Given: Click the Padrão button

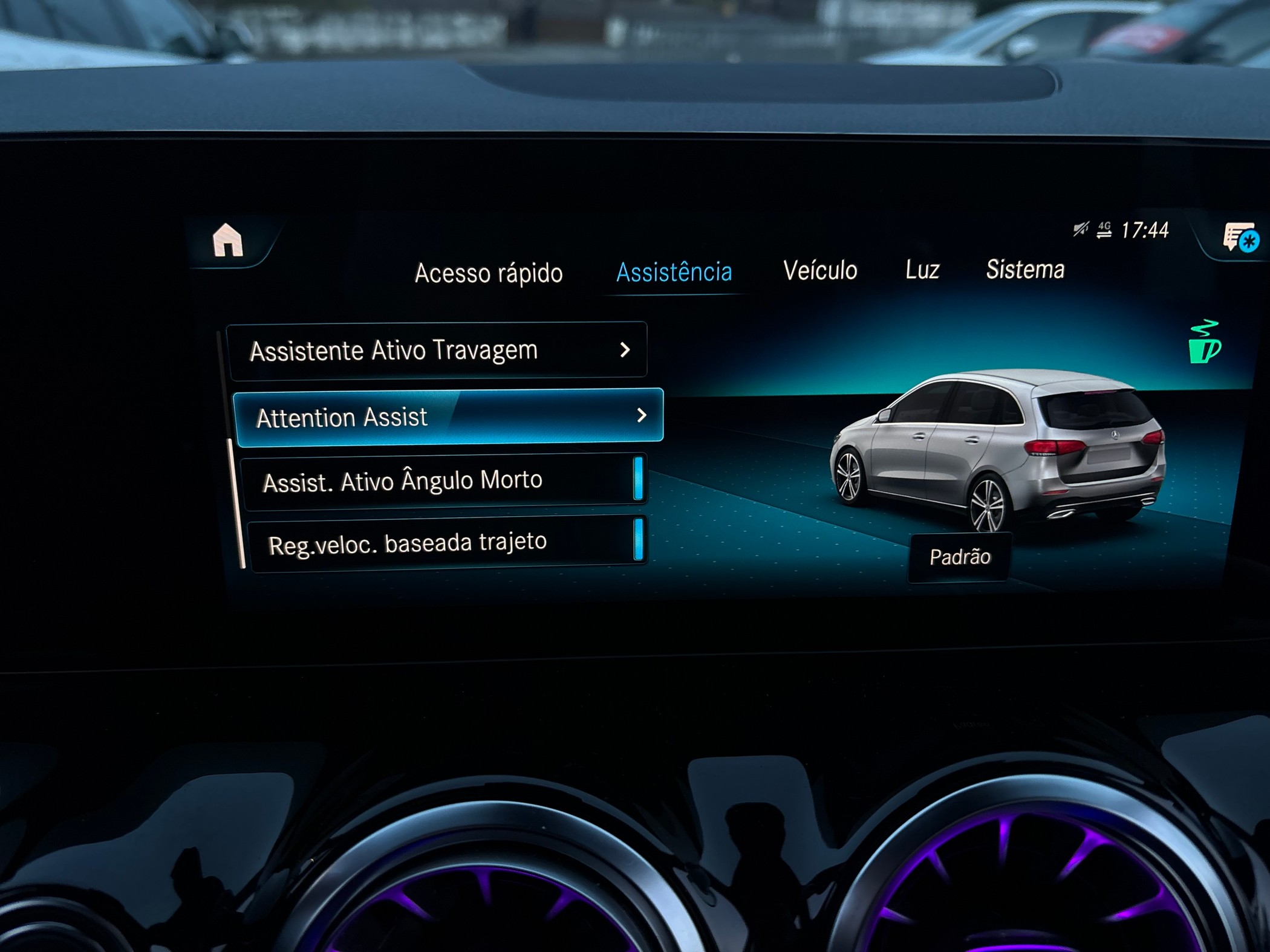Looking at the screenshot, I should pos(960,557).
